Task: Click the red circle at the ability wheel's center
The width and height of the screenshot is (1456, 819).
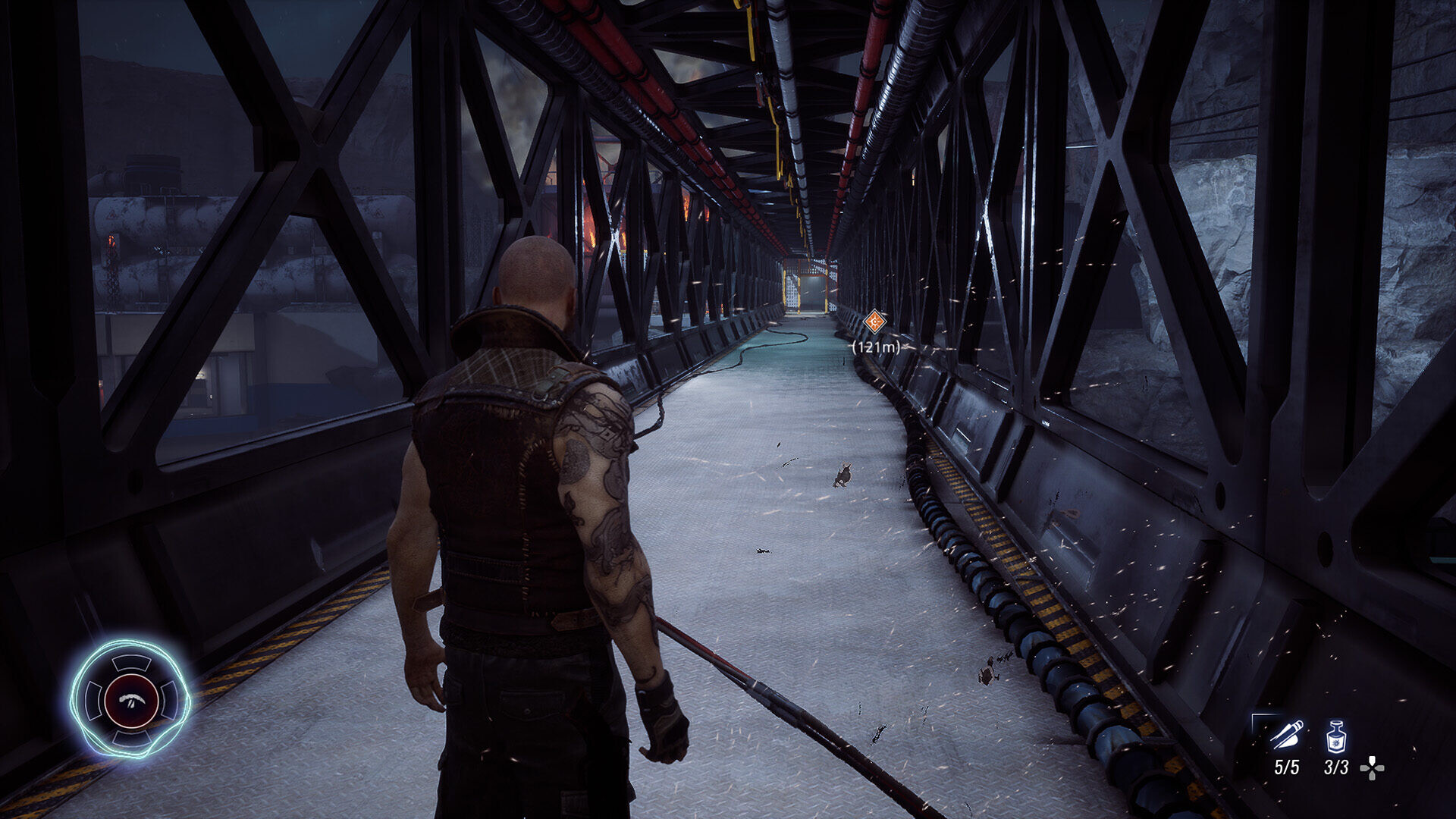Action: (131, 700)
